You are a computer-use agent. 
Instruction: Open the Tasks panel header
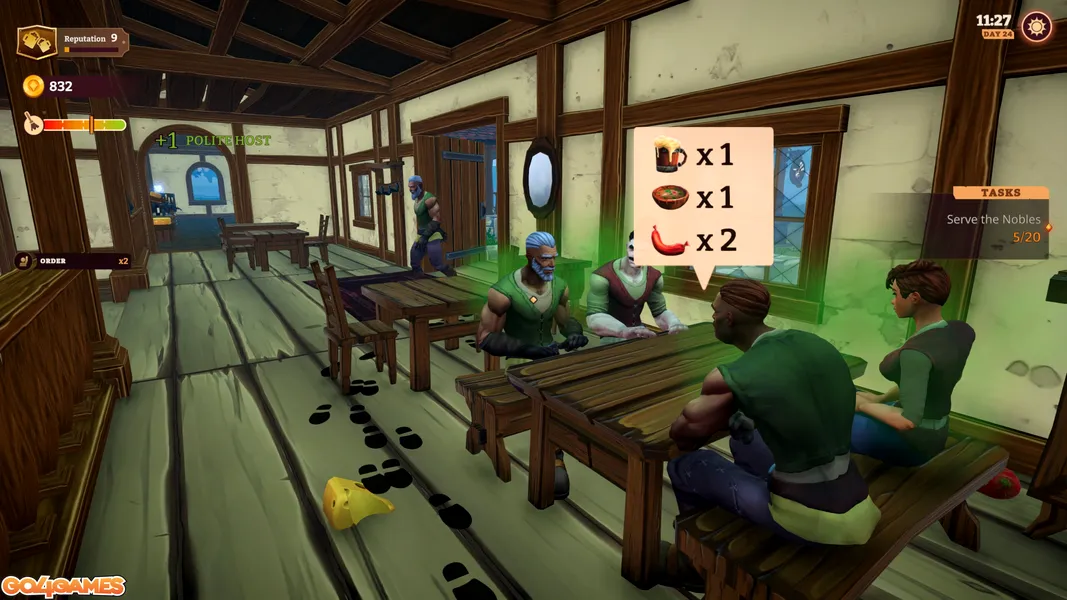point(1000,192)
